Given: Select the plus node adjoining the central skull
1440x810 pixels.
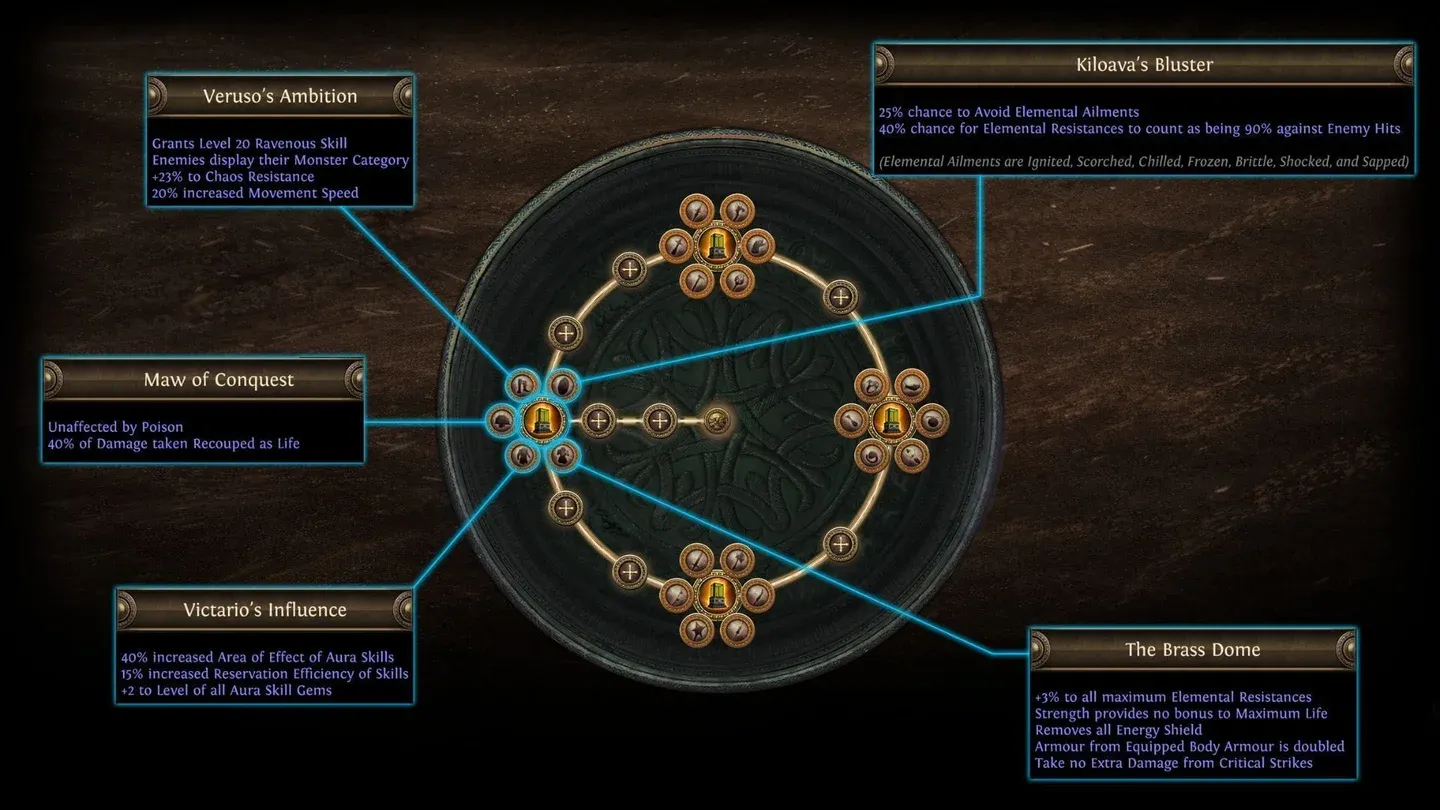Looking at the screenshot, I should [659, 421].
